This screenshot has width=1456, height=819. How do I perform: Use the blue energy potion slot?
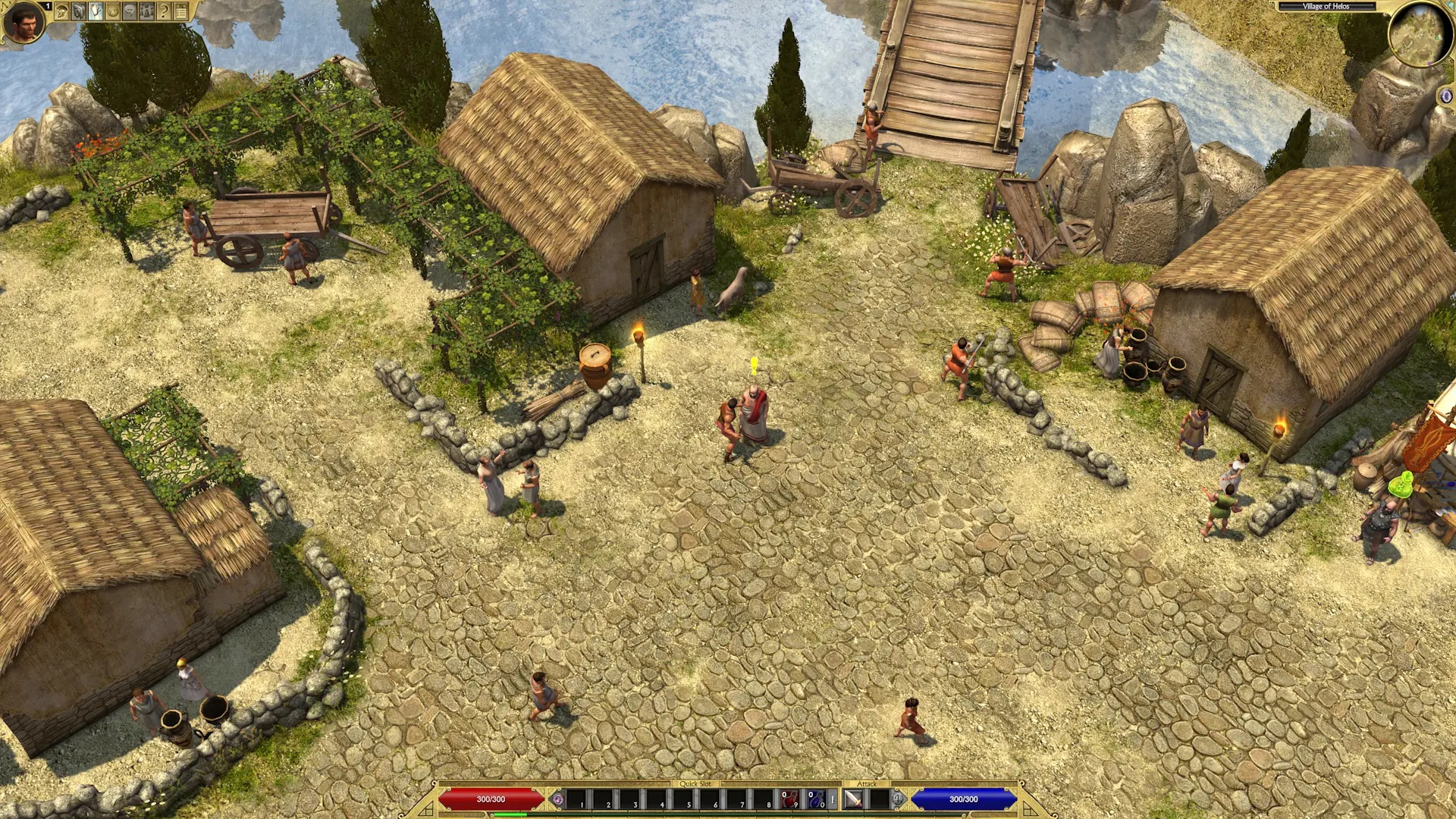click(816, 799)
